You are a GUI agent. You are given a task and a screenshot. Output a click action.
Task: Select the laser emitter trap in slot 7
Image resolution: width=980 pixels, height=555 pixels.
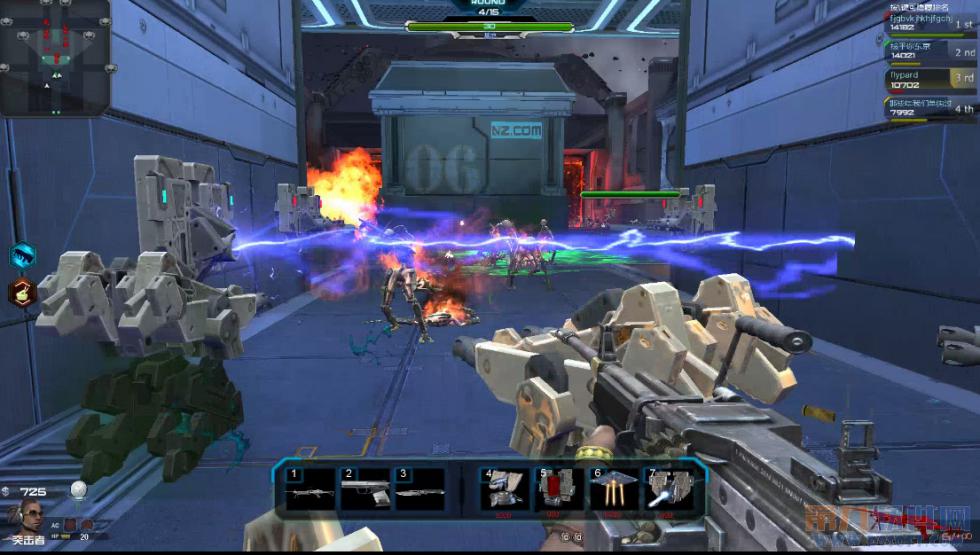pos(667,490)
